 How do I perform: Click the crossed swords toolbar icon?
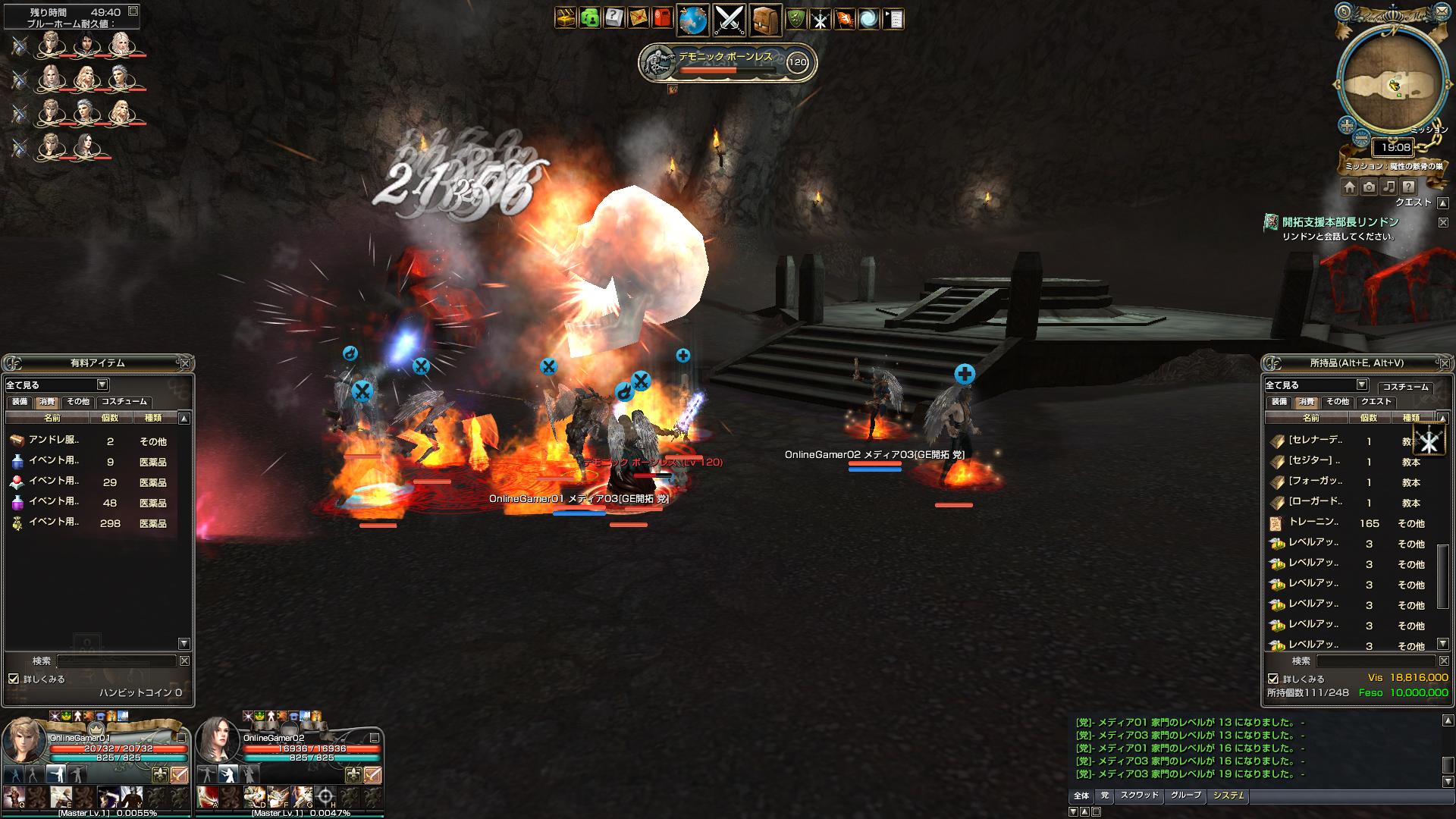click(x=730, y=20)
